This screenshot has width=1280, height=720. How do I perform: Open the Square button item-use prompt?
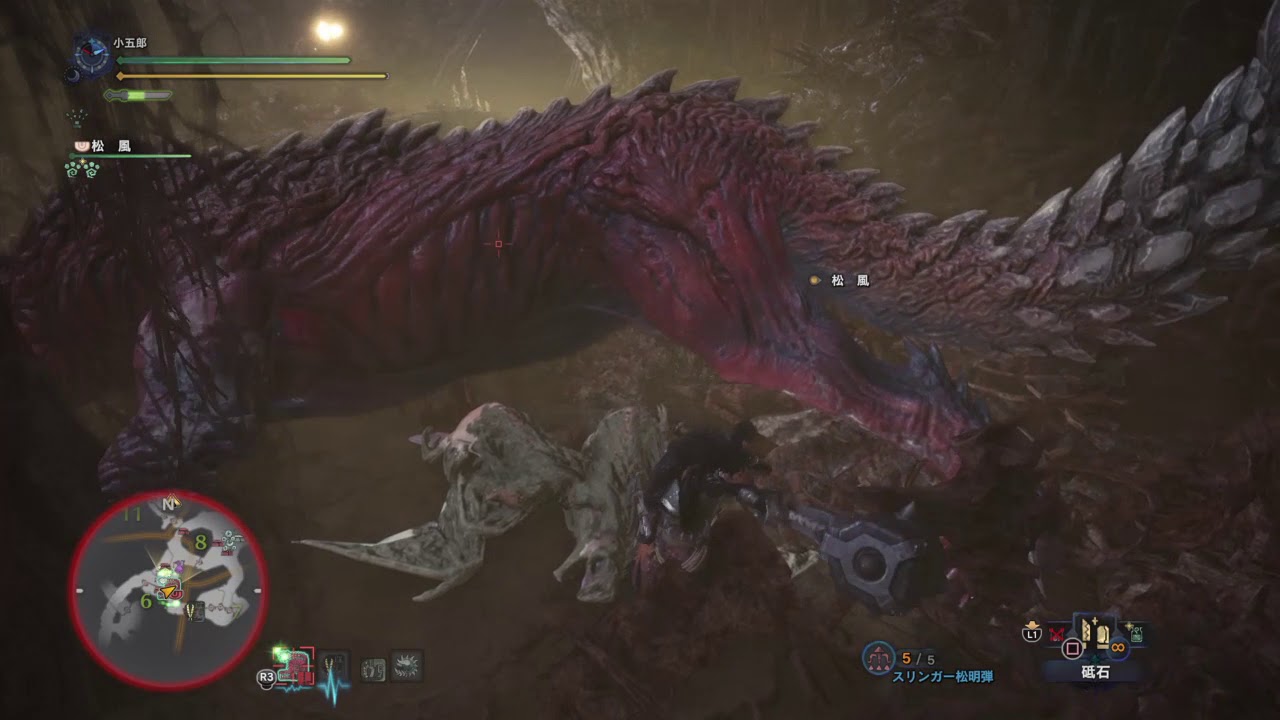[x=1073, y=646]
